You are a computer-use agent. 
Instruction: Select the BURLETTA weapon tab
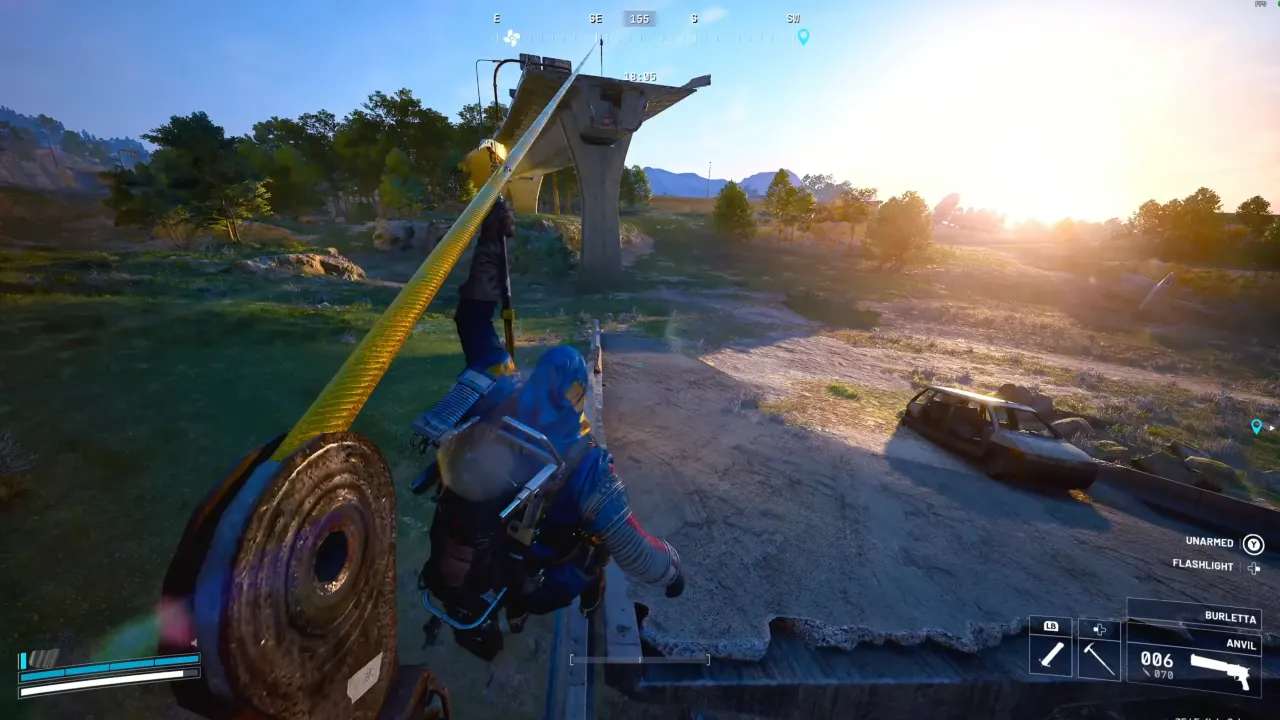(x=1231, y=618)
